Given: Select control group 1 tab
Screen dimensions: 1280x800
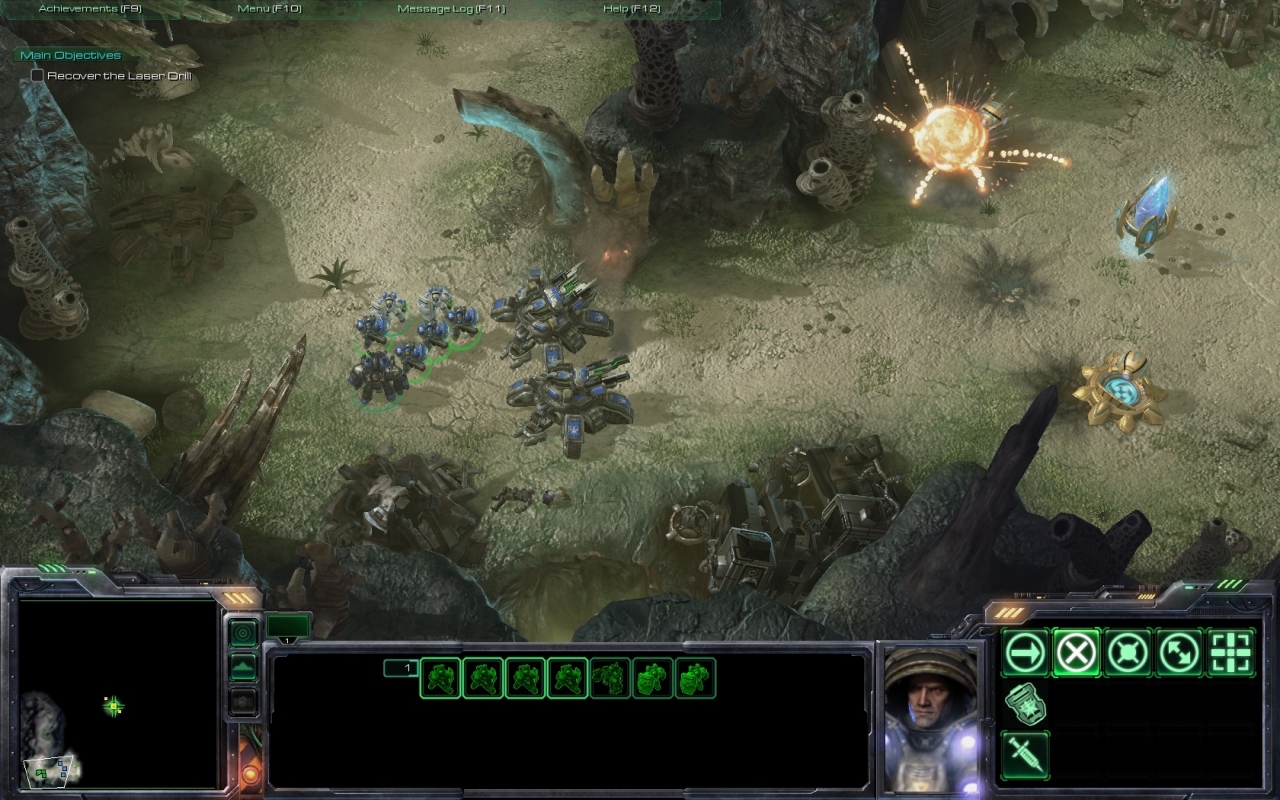Looking at the screenshot, I should pos(399,668).
